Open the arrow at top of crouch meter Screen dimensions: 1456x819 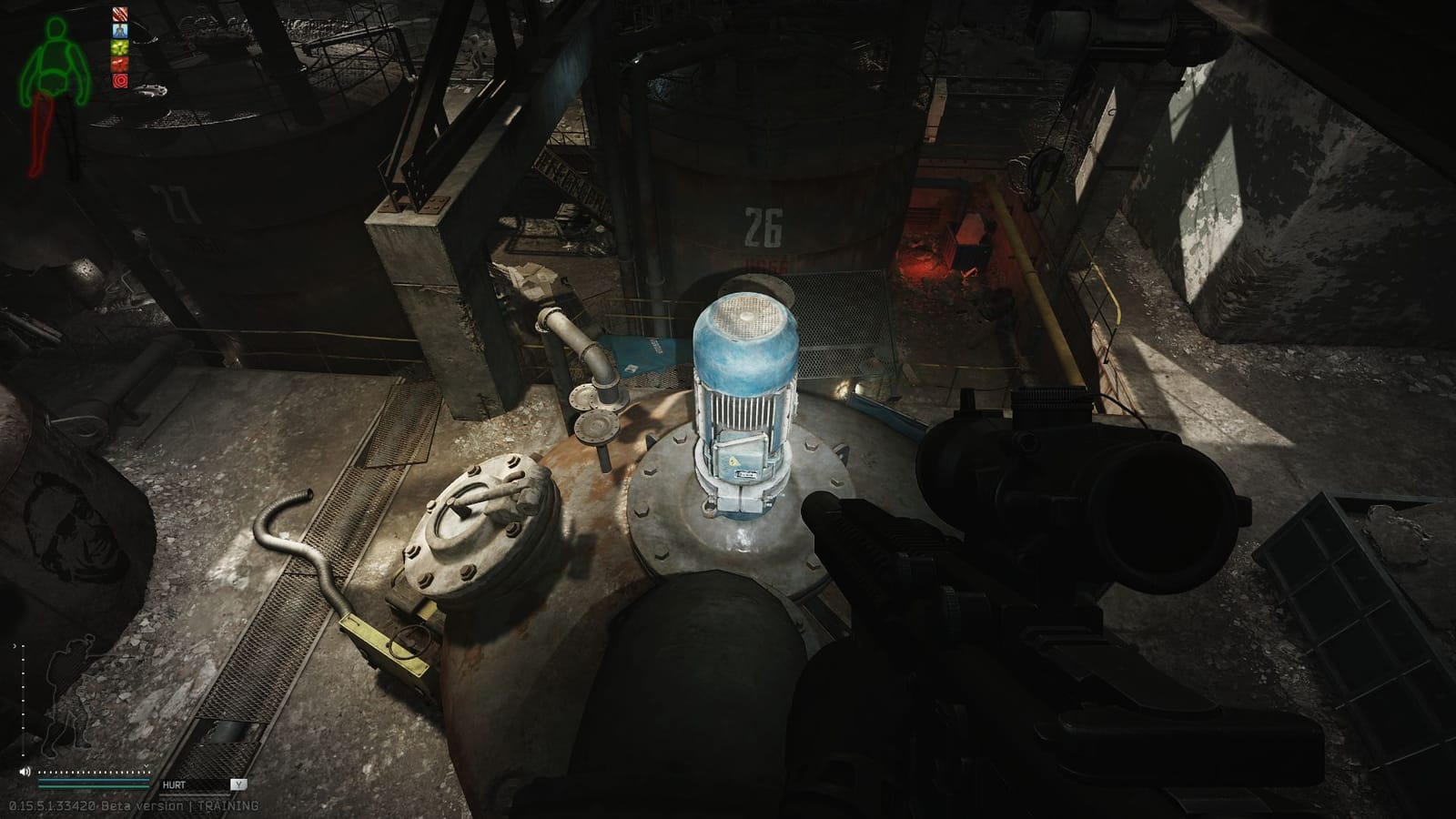[15, 647]
